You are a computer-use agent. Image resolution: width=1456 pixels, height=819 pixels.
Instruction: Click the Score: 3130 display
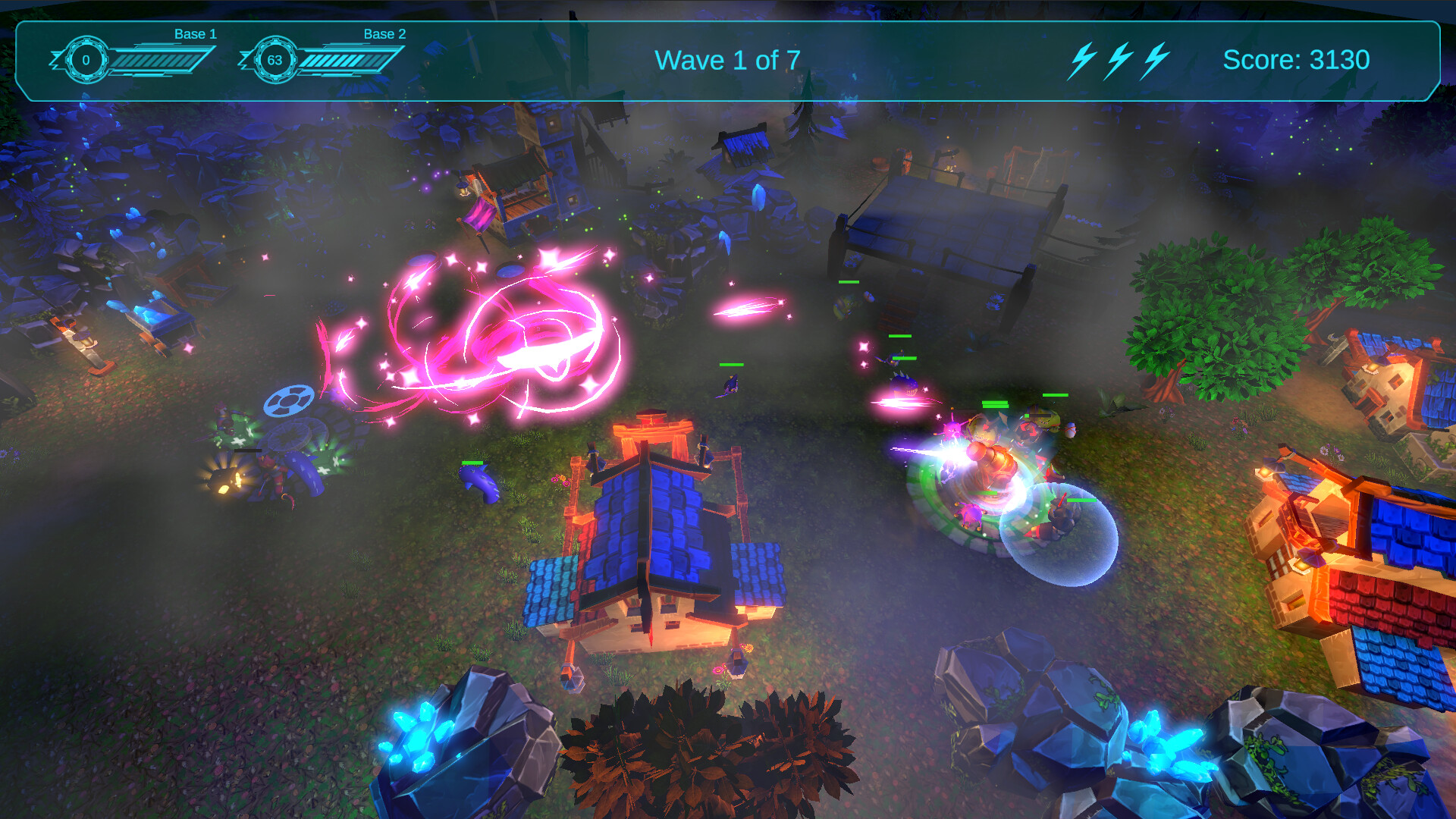click(1297, 59)
